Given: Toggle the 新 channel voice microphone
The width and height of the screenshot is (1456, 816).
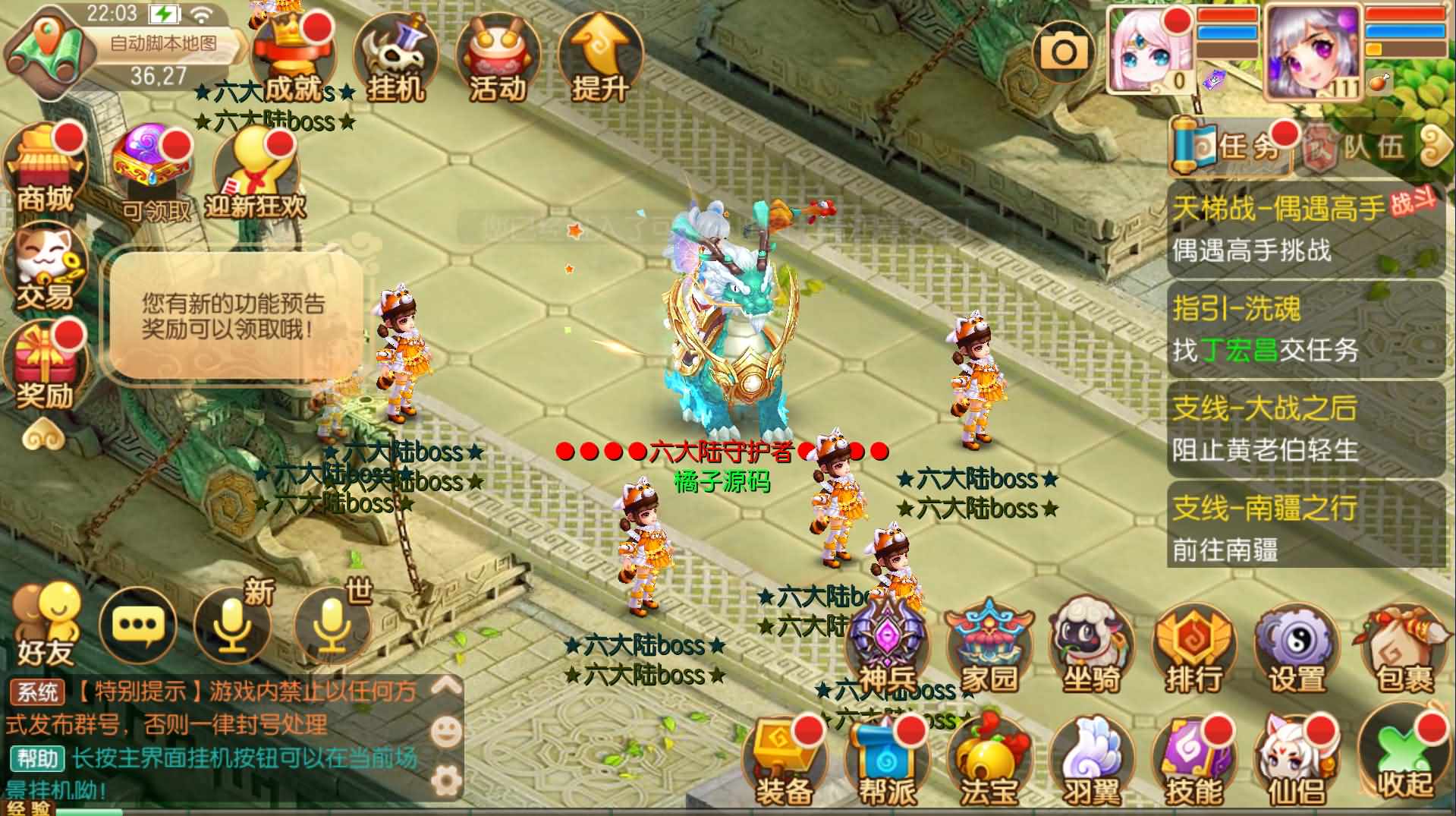Looking at the screenshot, I should click(234, 626).
